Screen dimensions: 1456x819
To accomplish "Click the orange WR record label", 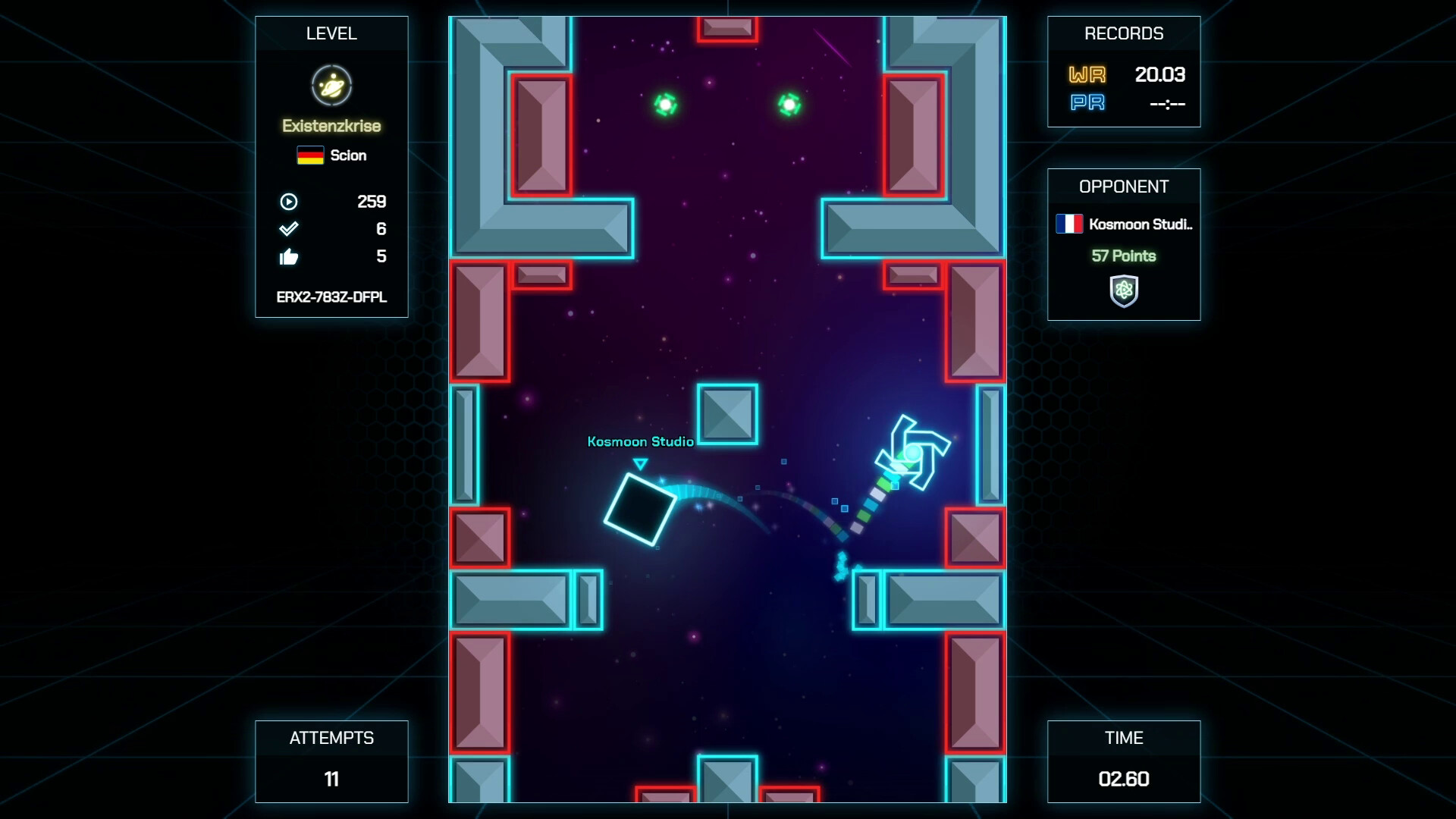I will point(1087,76).
